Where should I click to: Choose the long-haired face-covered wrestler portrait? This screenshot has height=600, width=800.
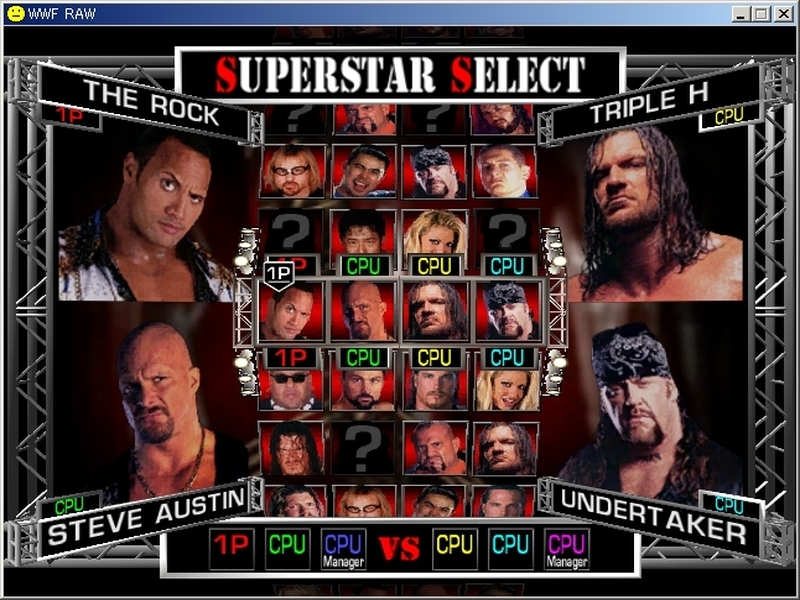tap(291, 447)
